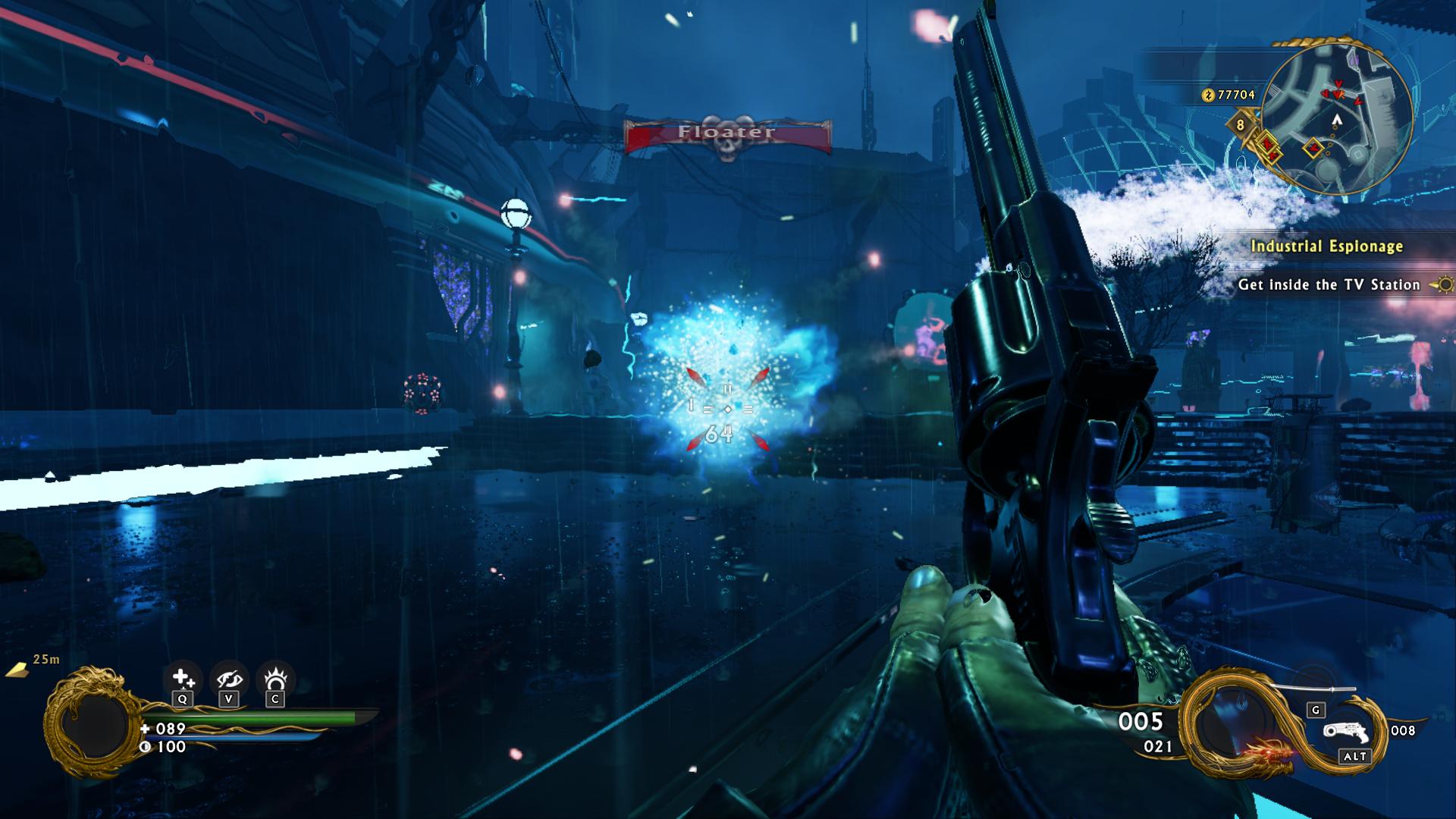Screen dimensions: 1456x819
Task: Click the gold coin currency icon
Action: 1208,95
